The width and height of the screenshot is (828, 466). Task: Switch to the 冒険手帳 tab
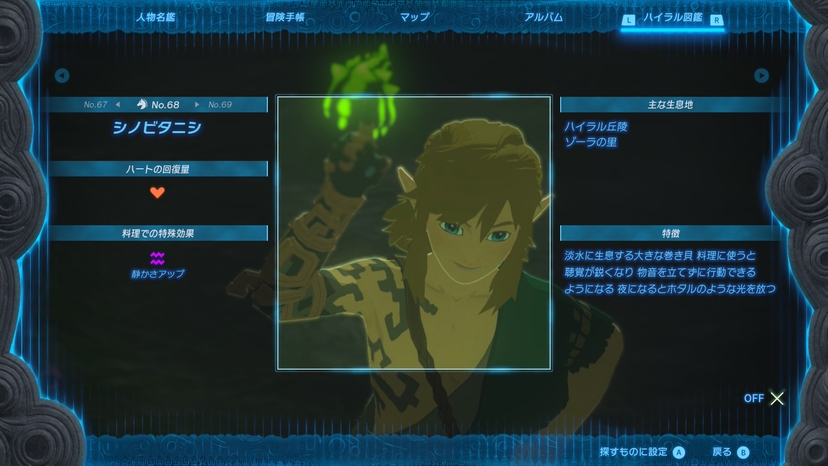[285, 17]
